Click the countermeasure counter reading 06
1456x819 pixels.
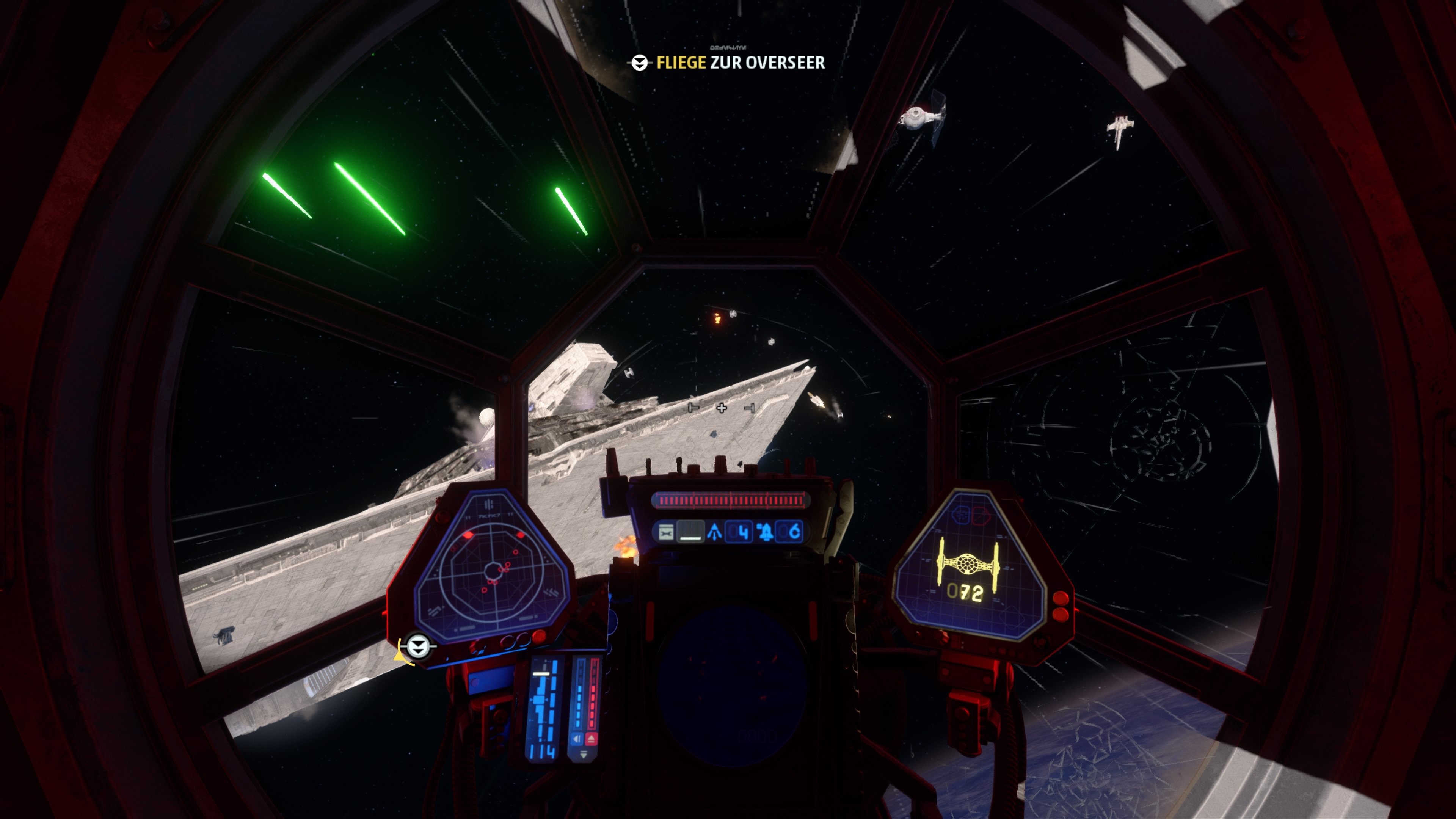[x=793, y=533]
